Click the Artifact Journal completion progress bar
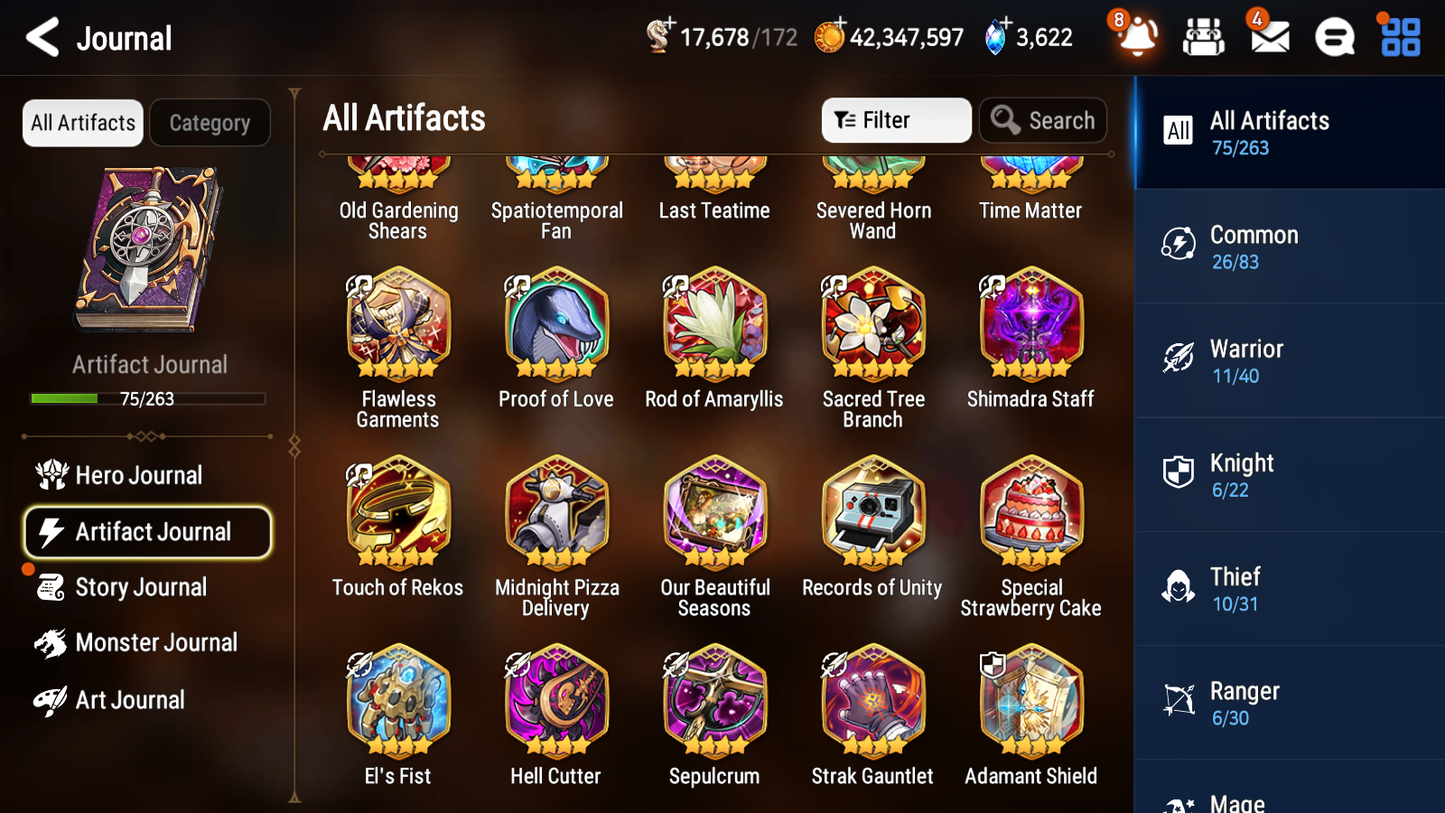Image resolution: width=1445 pixels, height=813 pixels. click(149, 398)
